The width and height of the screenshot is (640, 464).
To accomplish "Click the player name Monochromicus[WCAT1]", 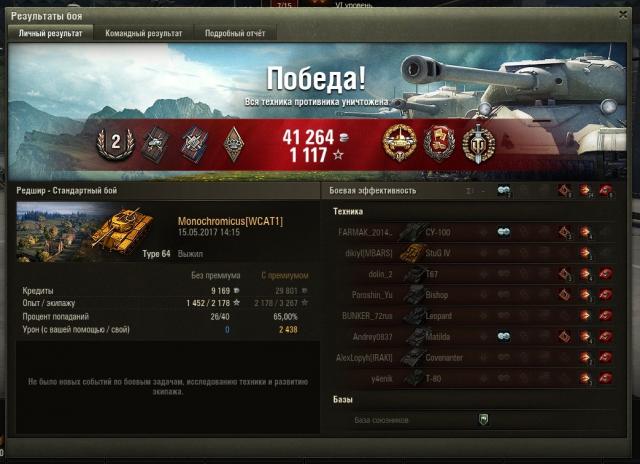I will pyautogui.click(x=230, y=220).
